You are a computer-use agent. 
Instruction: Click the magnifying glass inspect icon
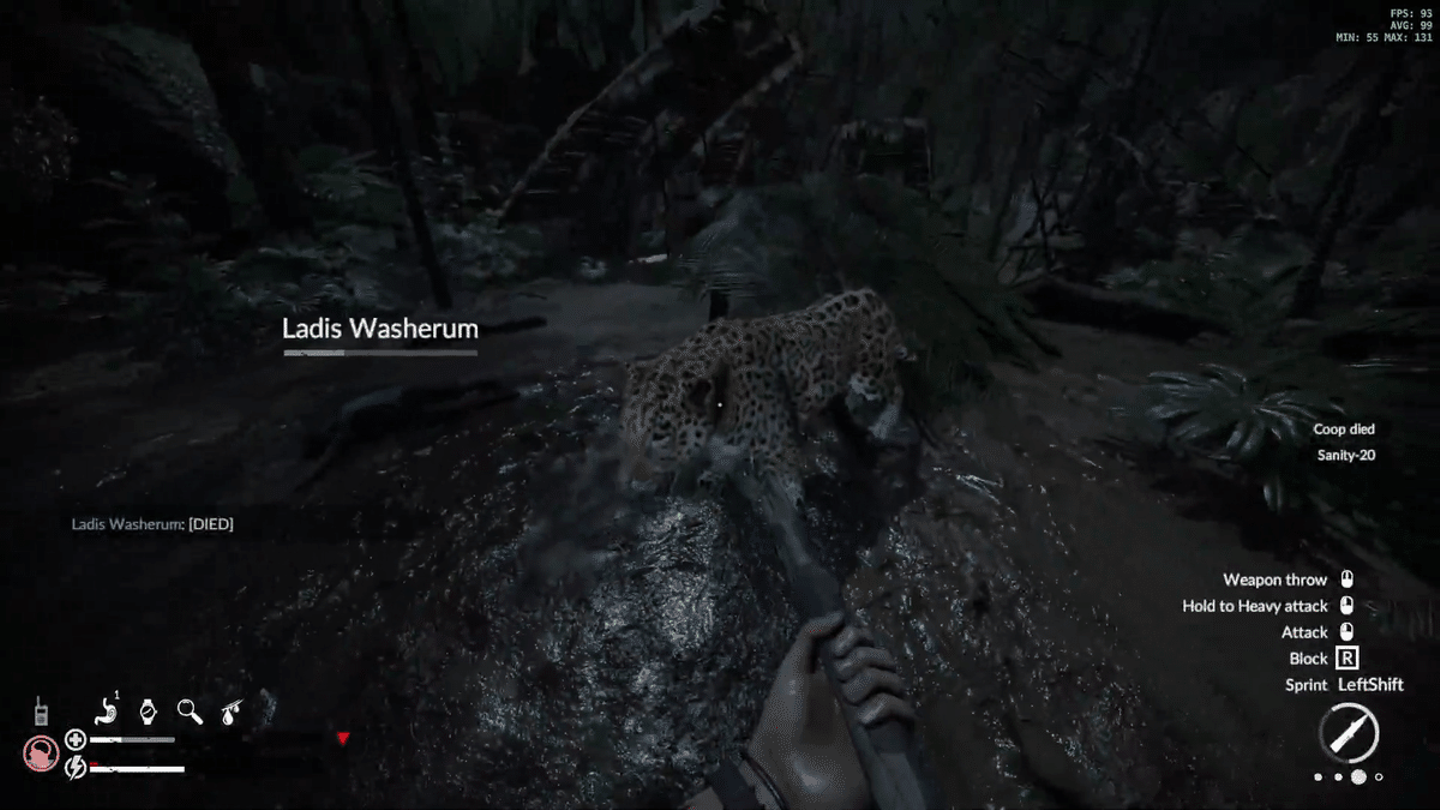[x=190, y=711]
